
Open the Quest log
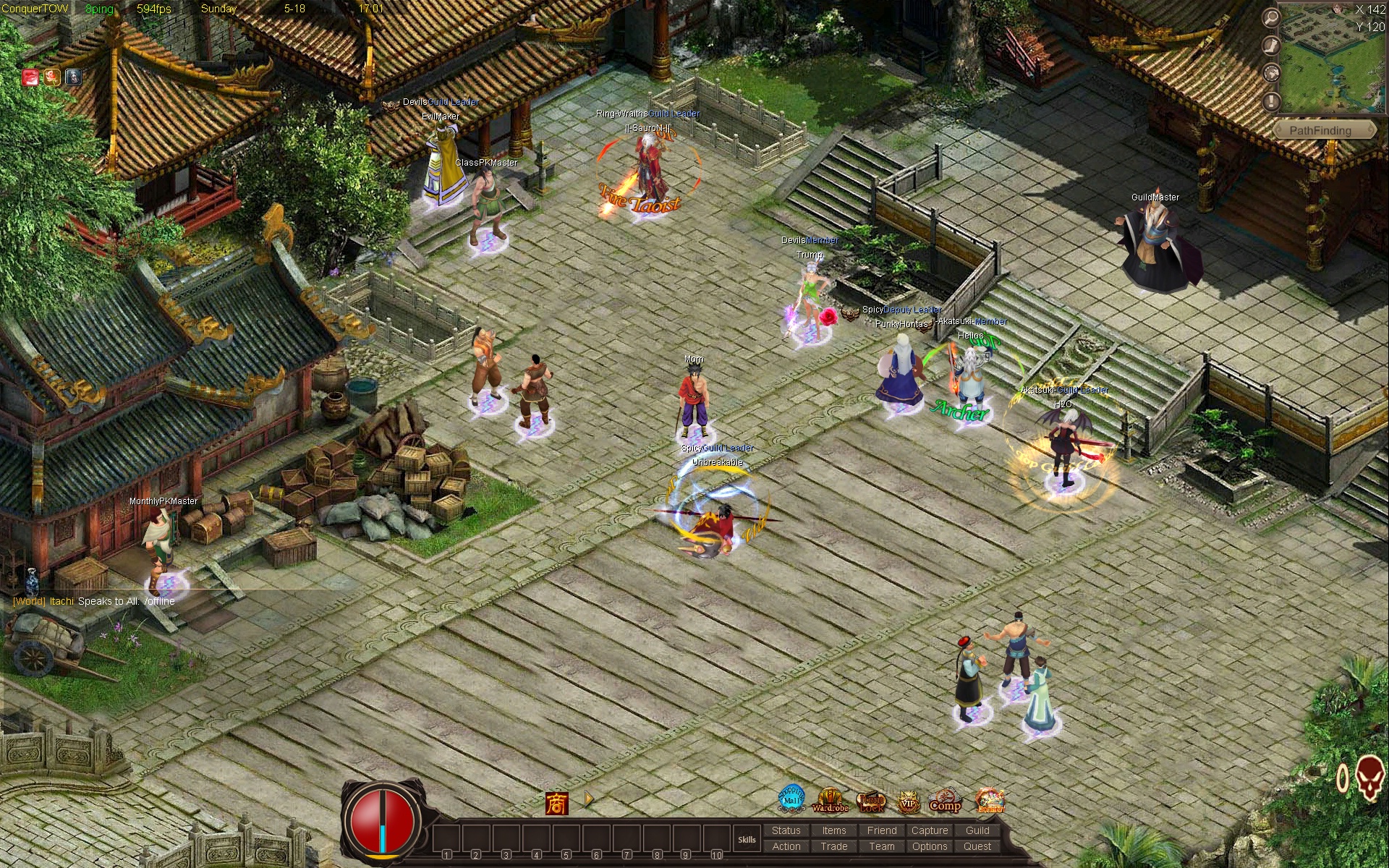point(977,846)
